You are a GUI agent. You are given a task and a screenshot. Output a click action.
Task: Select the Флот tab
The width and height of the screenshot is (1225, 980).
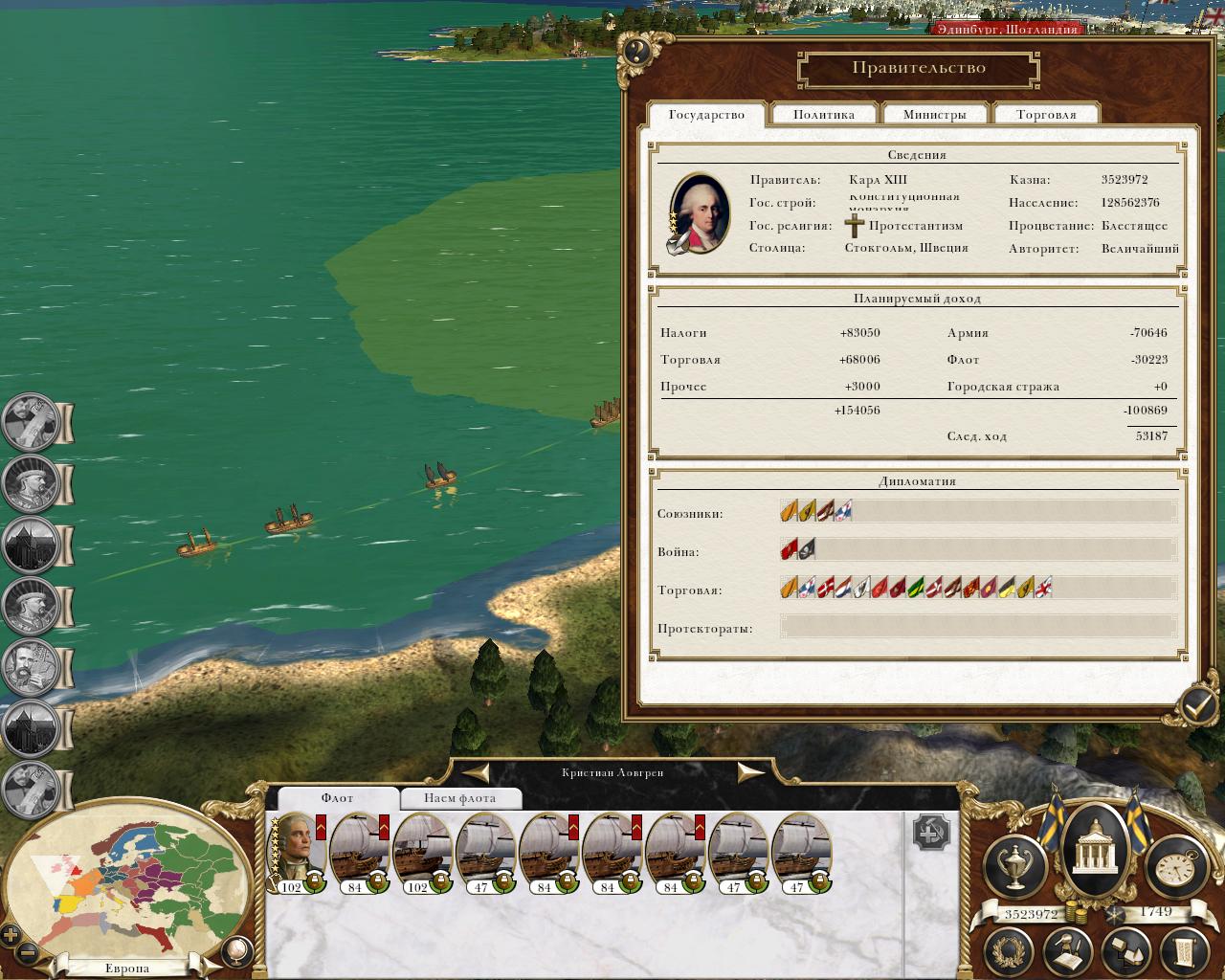coord(337,798)
